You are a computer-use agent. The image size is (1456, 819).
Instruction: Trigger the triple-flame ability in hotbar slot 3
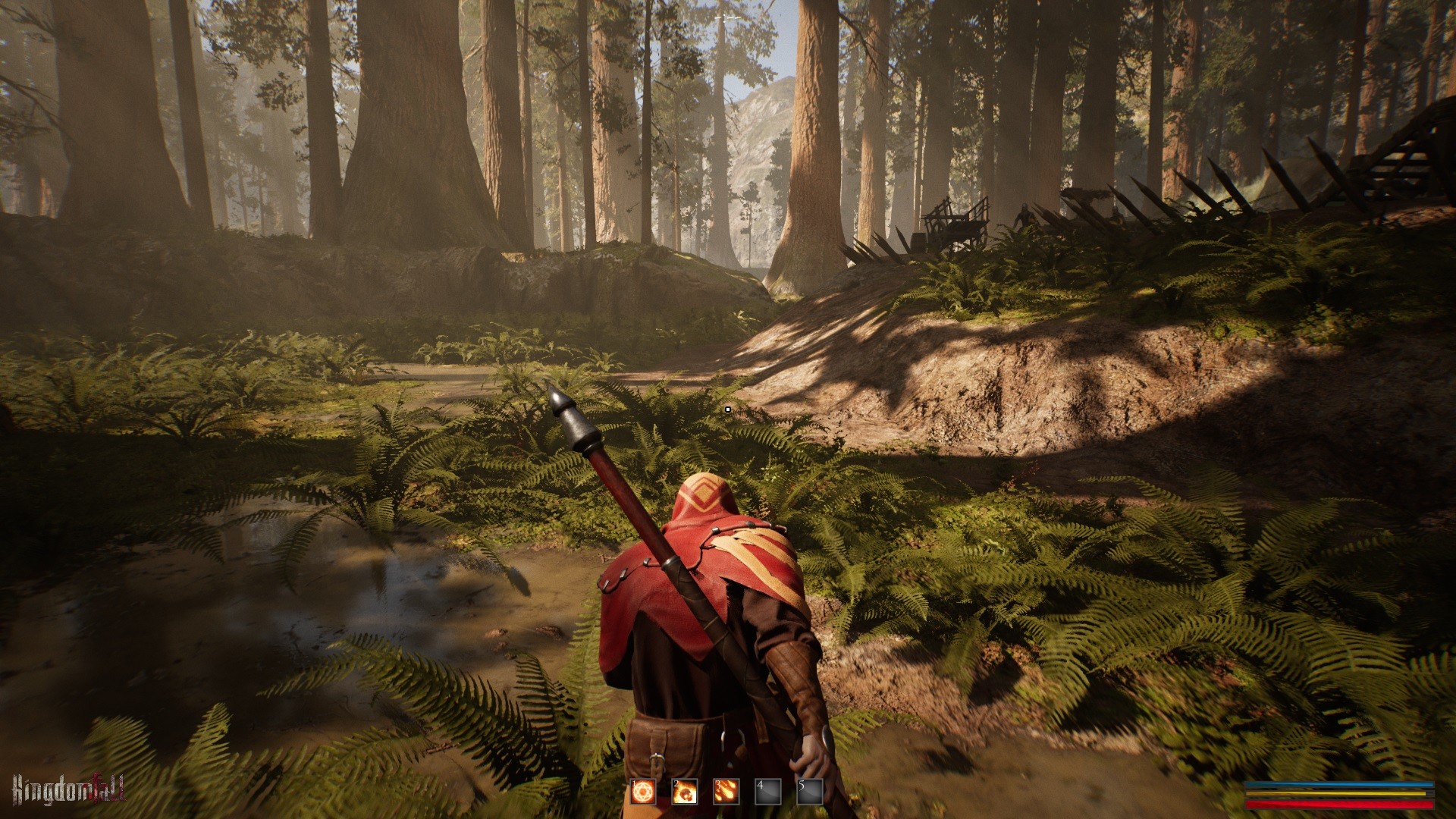[726, 792]
